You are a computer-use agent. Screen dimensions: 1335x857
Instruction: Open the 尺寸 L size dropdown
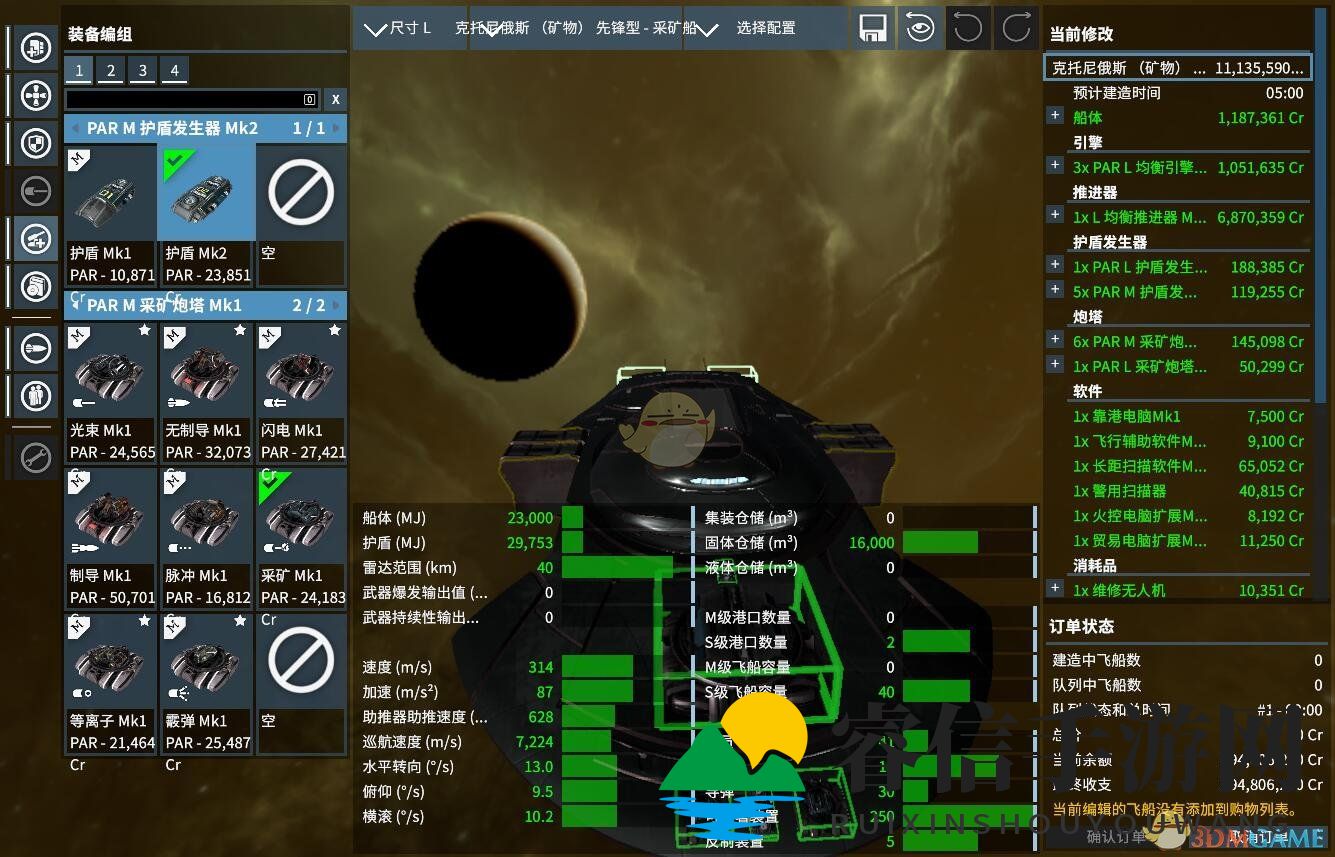point(399,28)
